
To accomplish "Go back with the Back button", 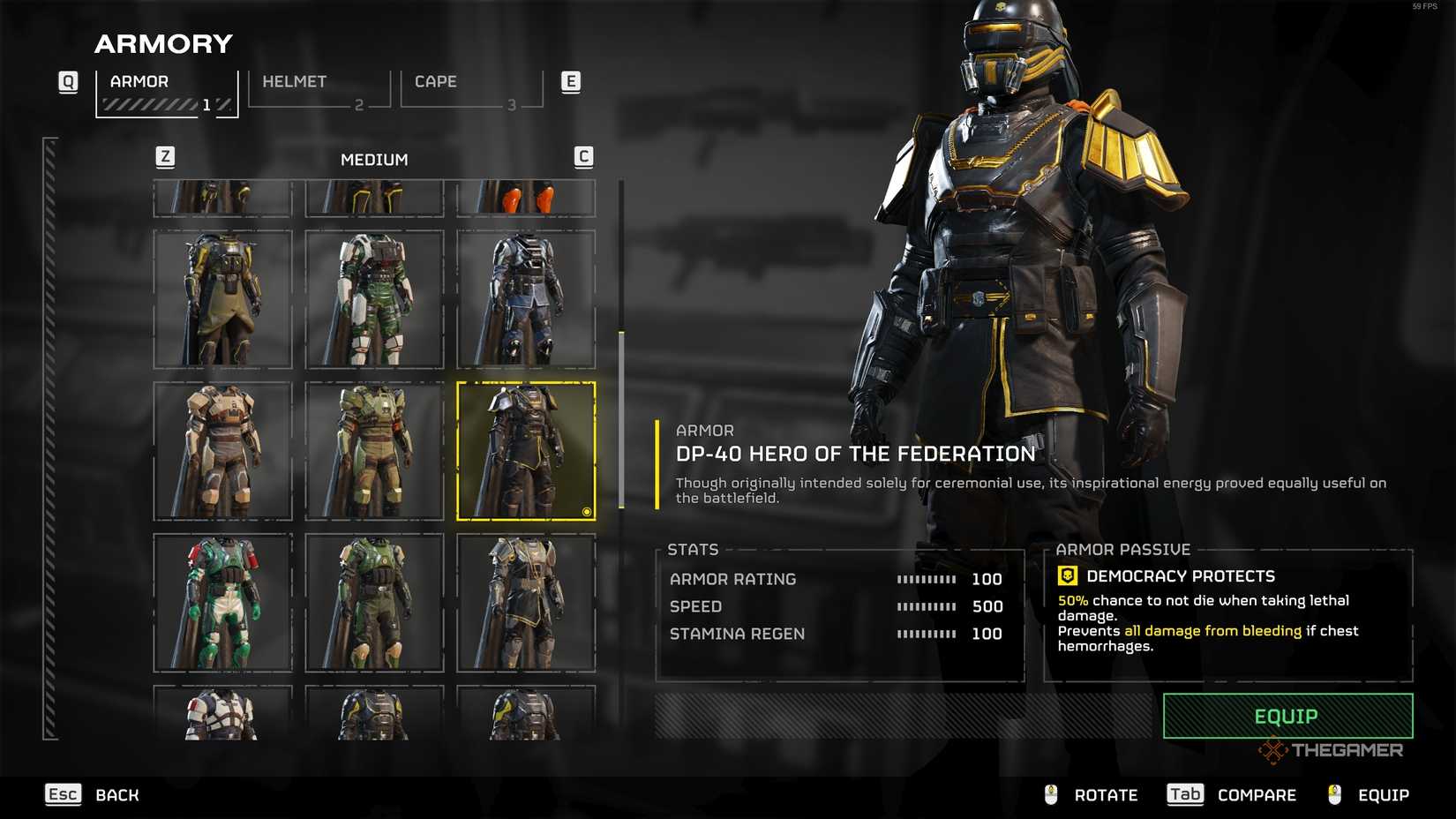I will (x=93, y=795).
